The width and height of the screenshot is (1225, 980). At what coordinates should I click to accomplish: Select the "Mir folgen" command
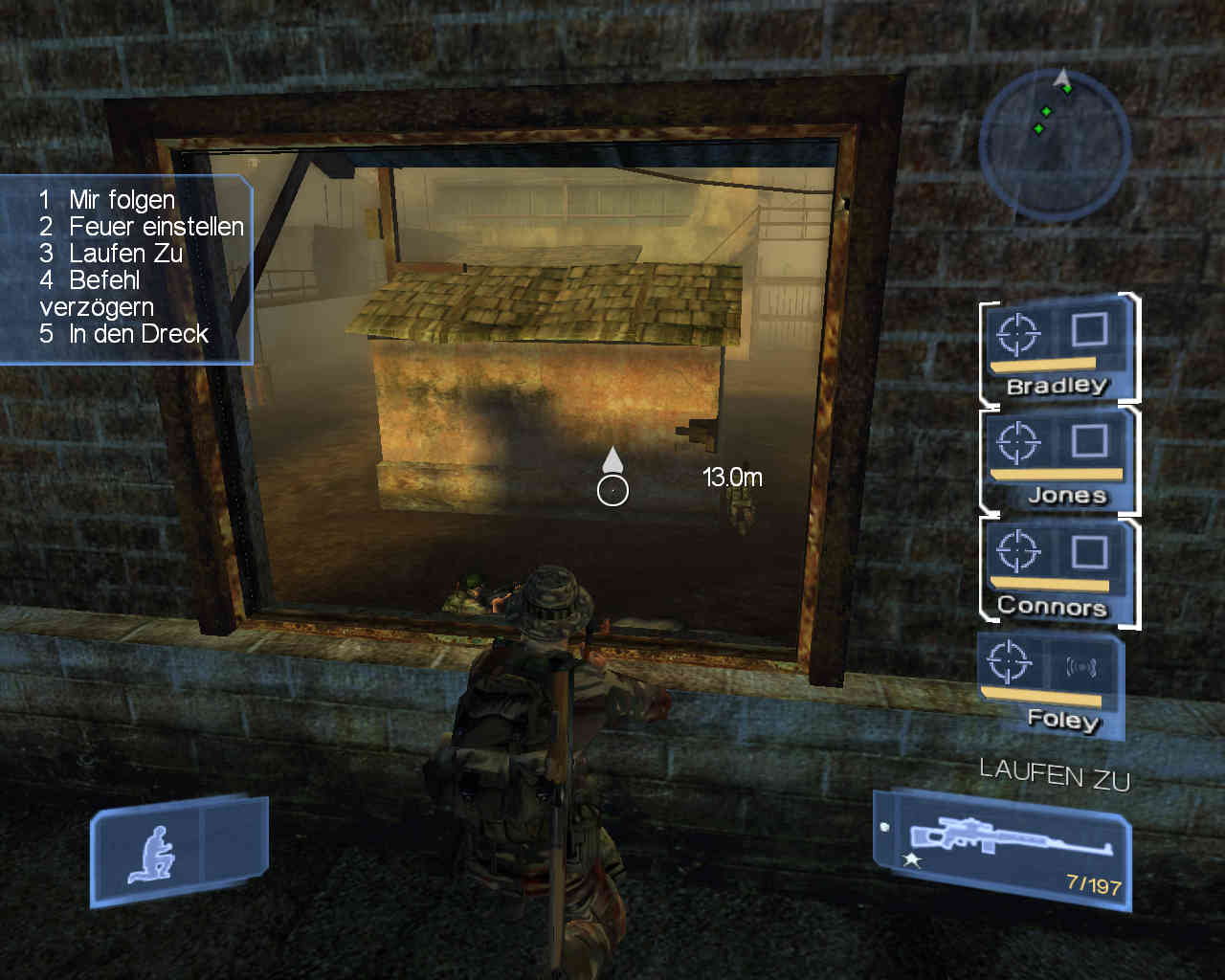tap(122, 200)
